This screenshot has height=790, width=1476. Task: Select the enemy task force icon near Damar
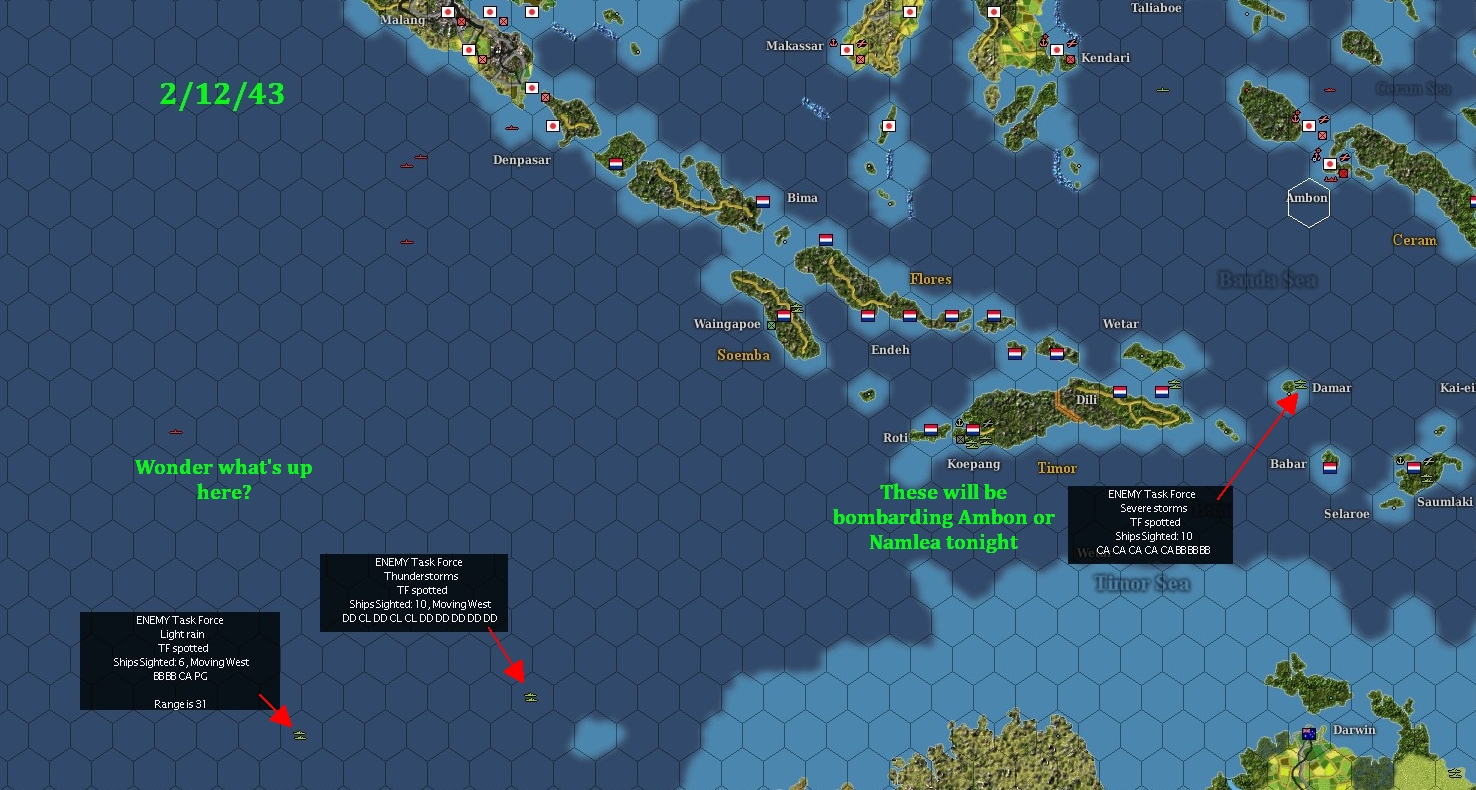click(1302, 384)
